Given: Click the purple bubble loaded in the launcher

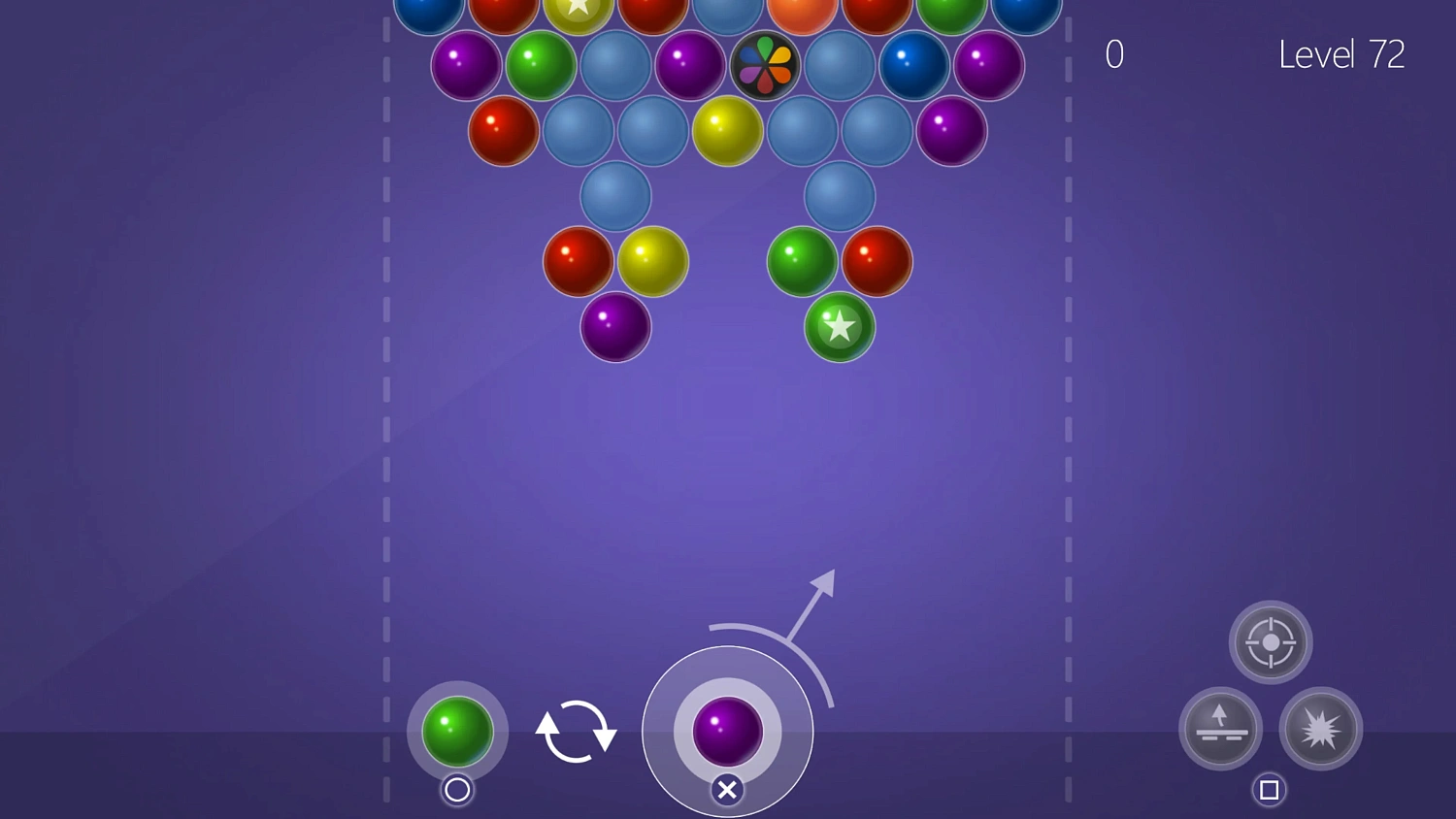Looking at the screenshot, I should click(x=727, y=733).
